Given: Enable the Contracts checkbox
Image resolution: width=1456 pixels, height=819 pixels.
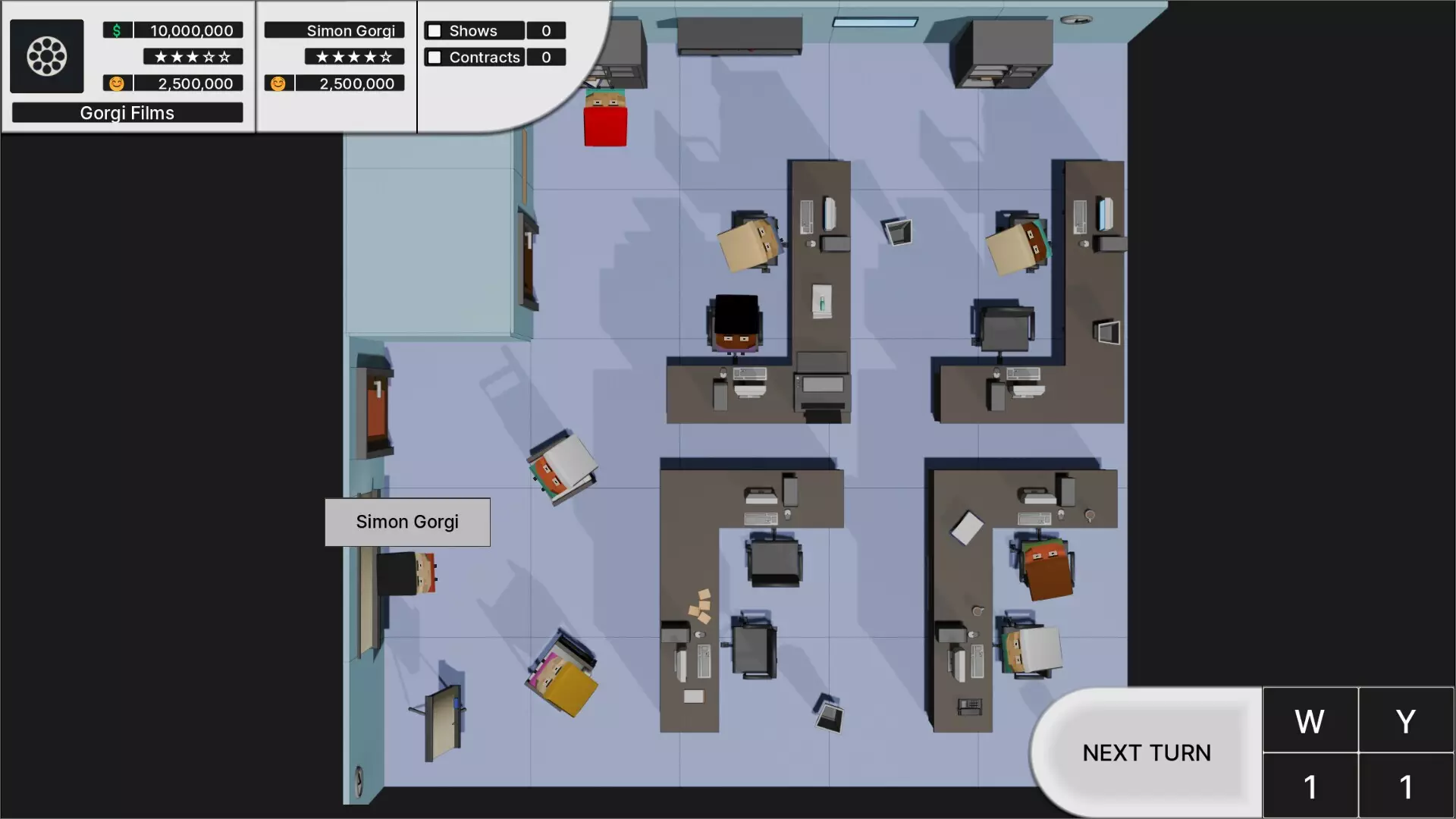Looking at the screenshot, I should [x=434, y=57].
